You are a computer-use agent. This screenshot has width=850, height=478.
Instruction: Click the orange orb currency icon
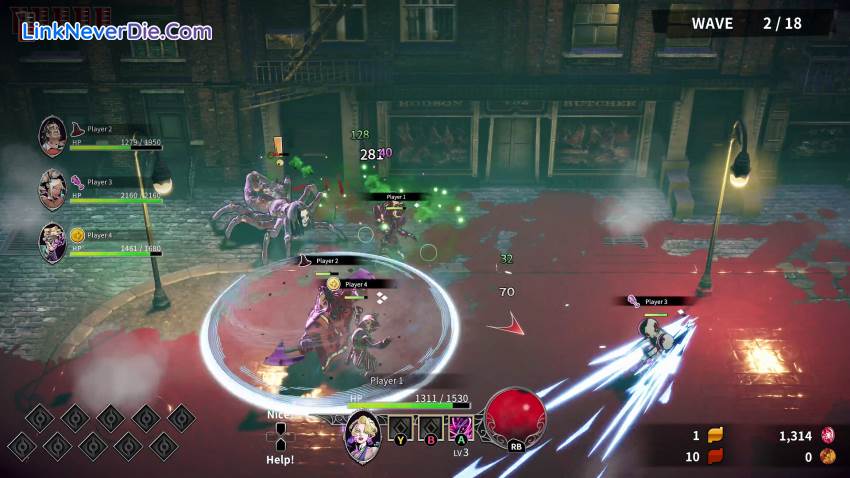[x=827, y=457]
